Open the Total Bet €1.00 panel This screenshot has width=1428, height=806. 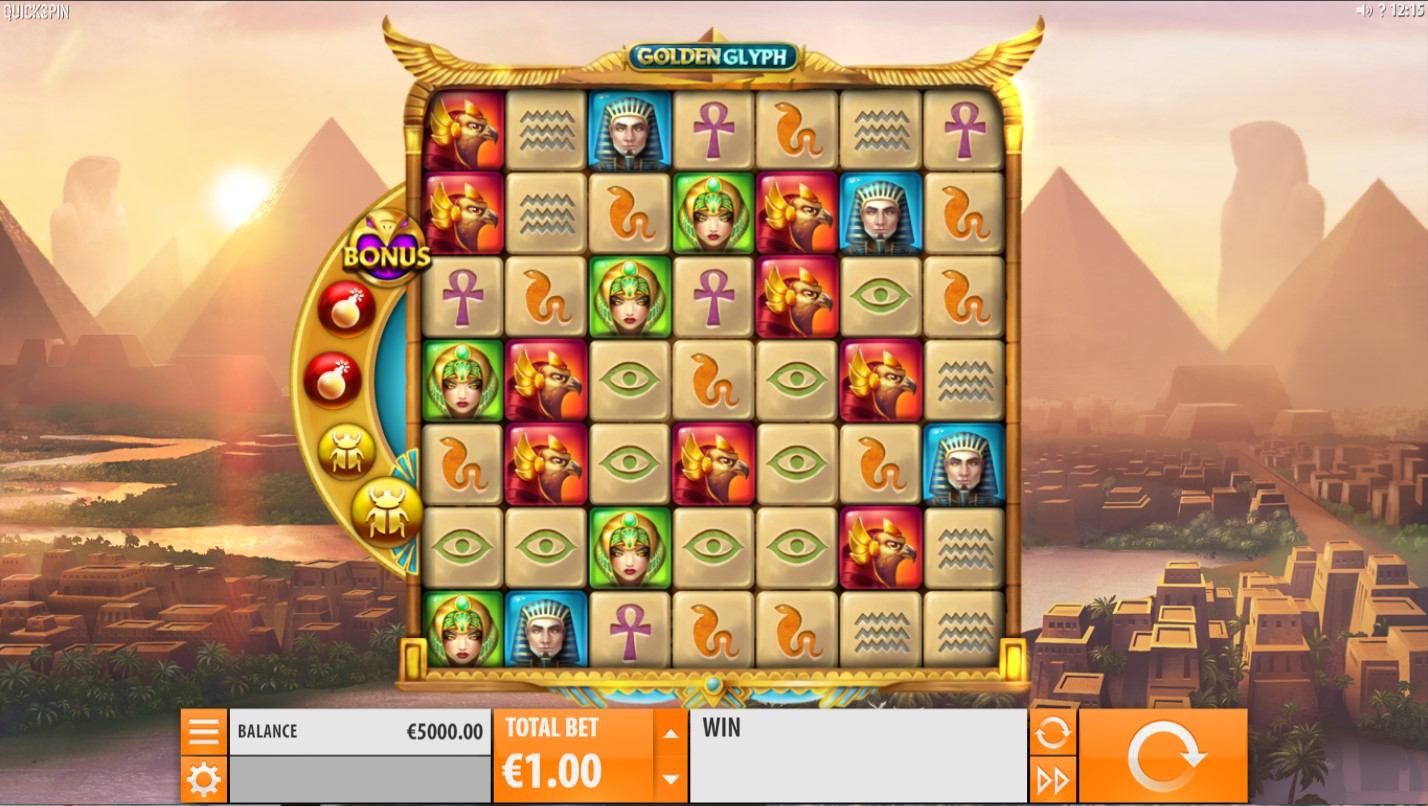(572, 756)
